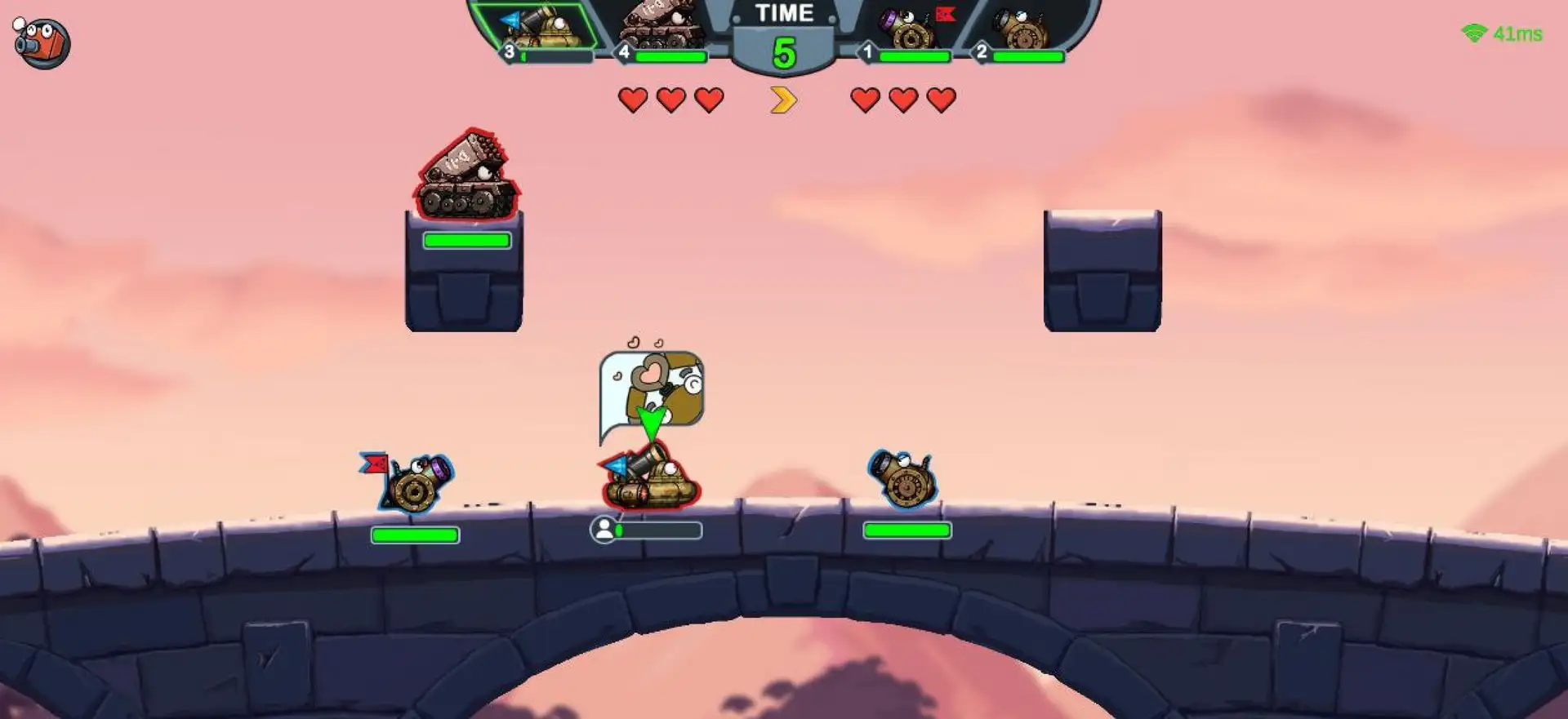Screen dimensions: 1568x719
Task: Select player 2's cannon portrait
Action: point(1021,29)
